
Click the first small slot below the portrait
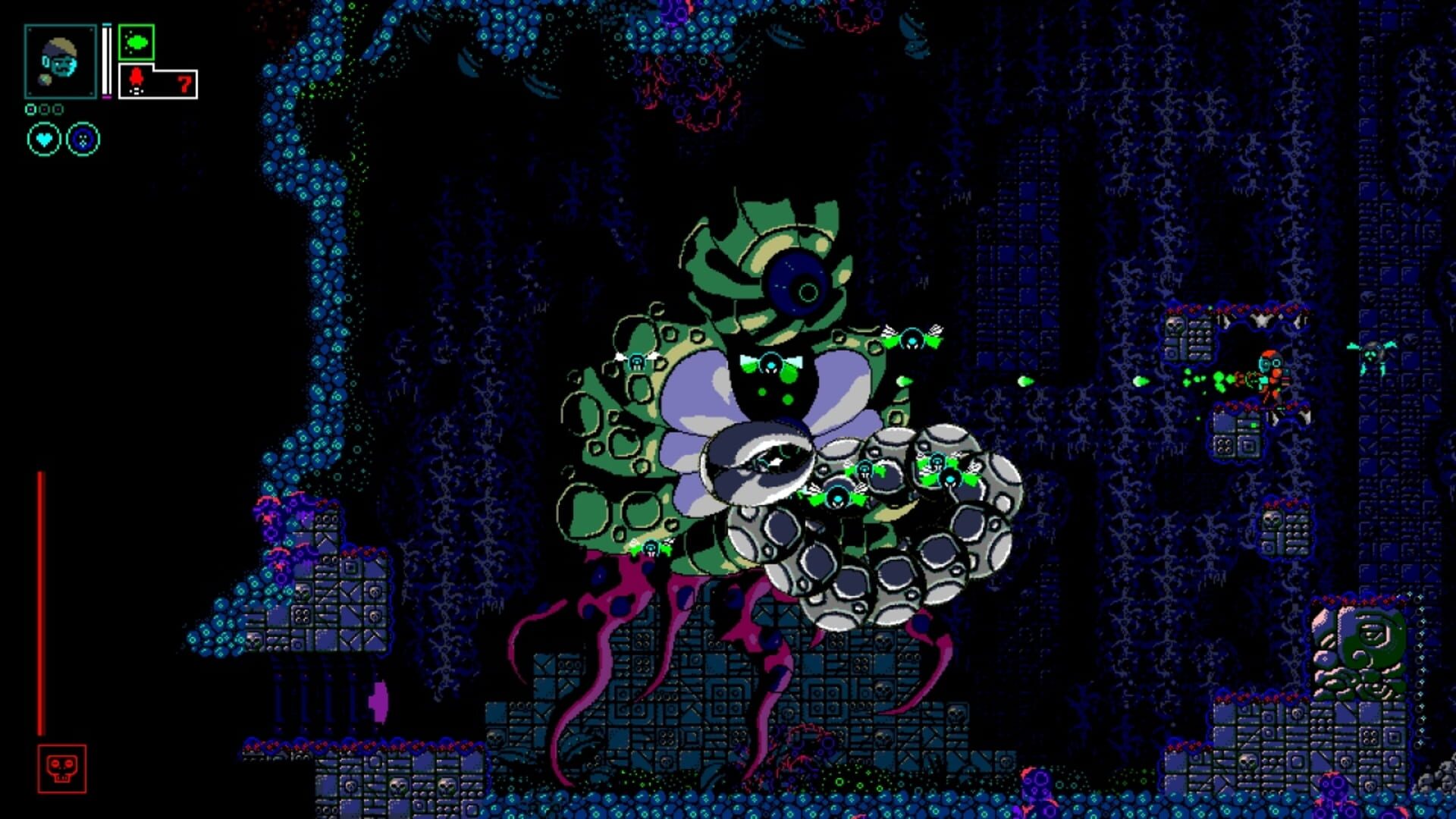pyautogui.click(x=32, y=108)
